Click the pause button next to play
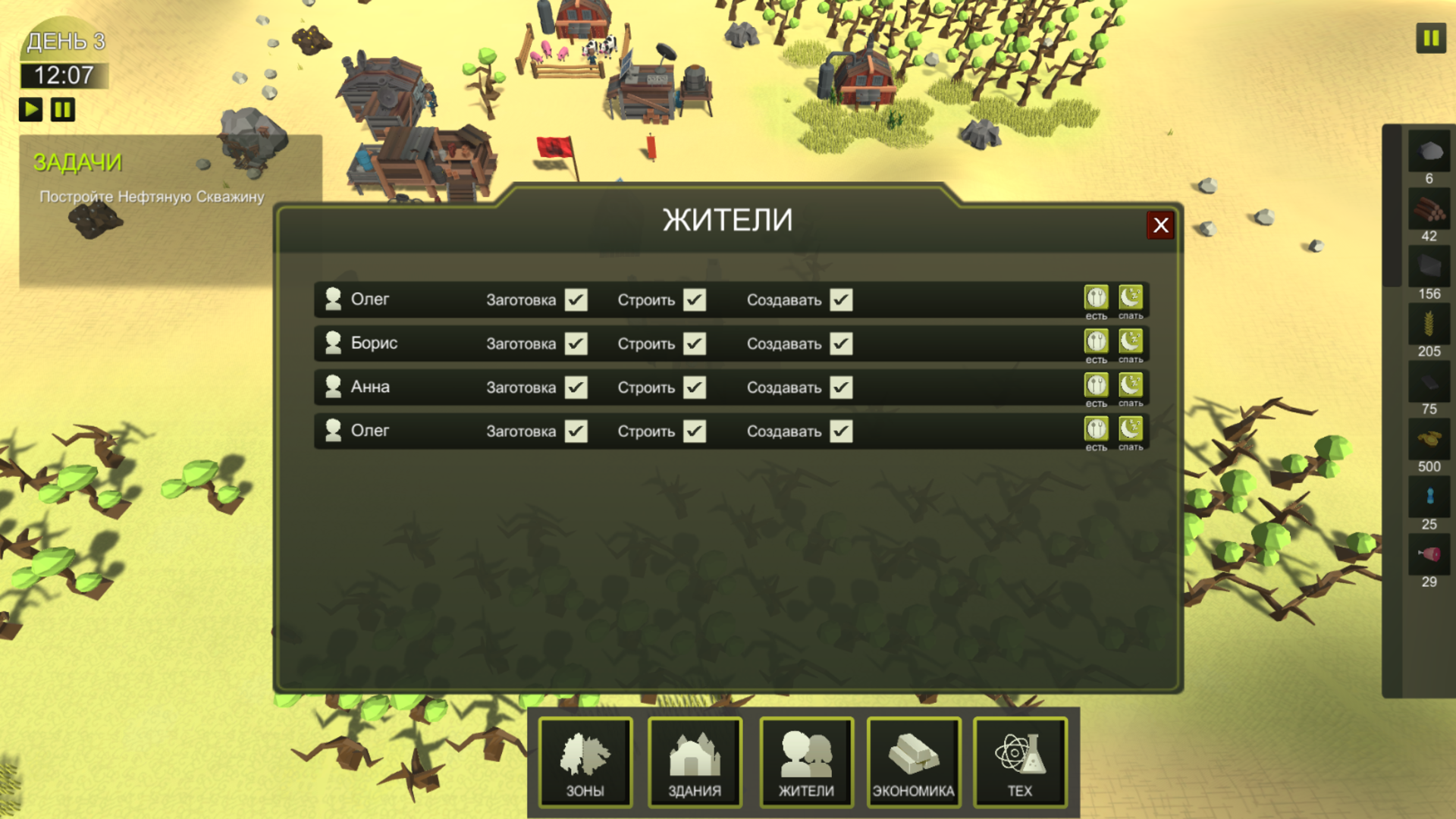 point(63,108)
